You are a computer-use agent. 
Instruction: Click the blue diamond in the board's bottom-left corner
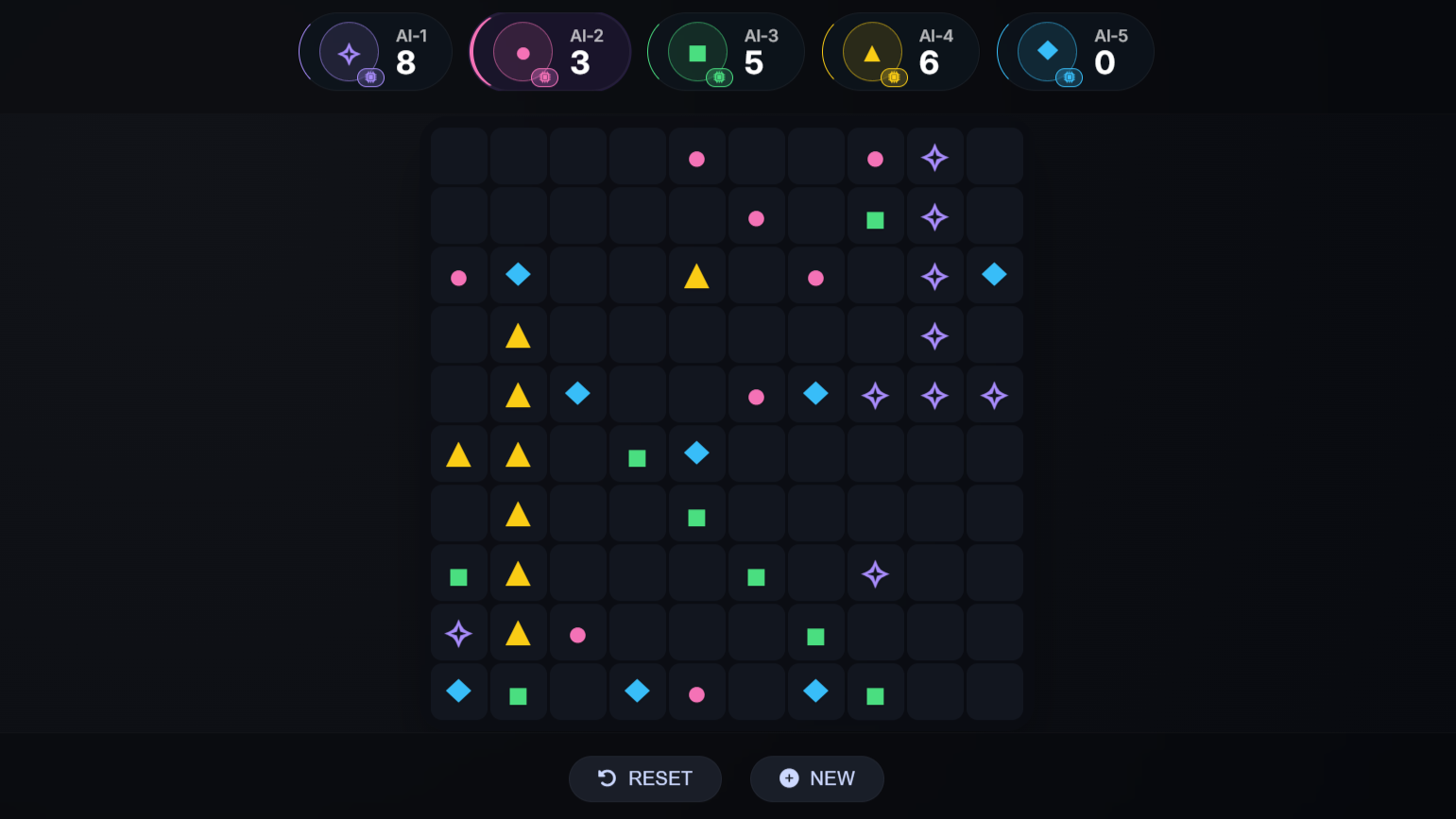pos(458,691)
